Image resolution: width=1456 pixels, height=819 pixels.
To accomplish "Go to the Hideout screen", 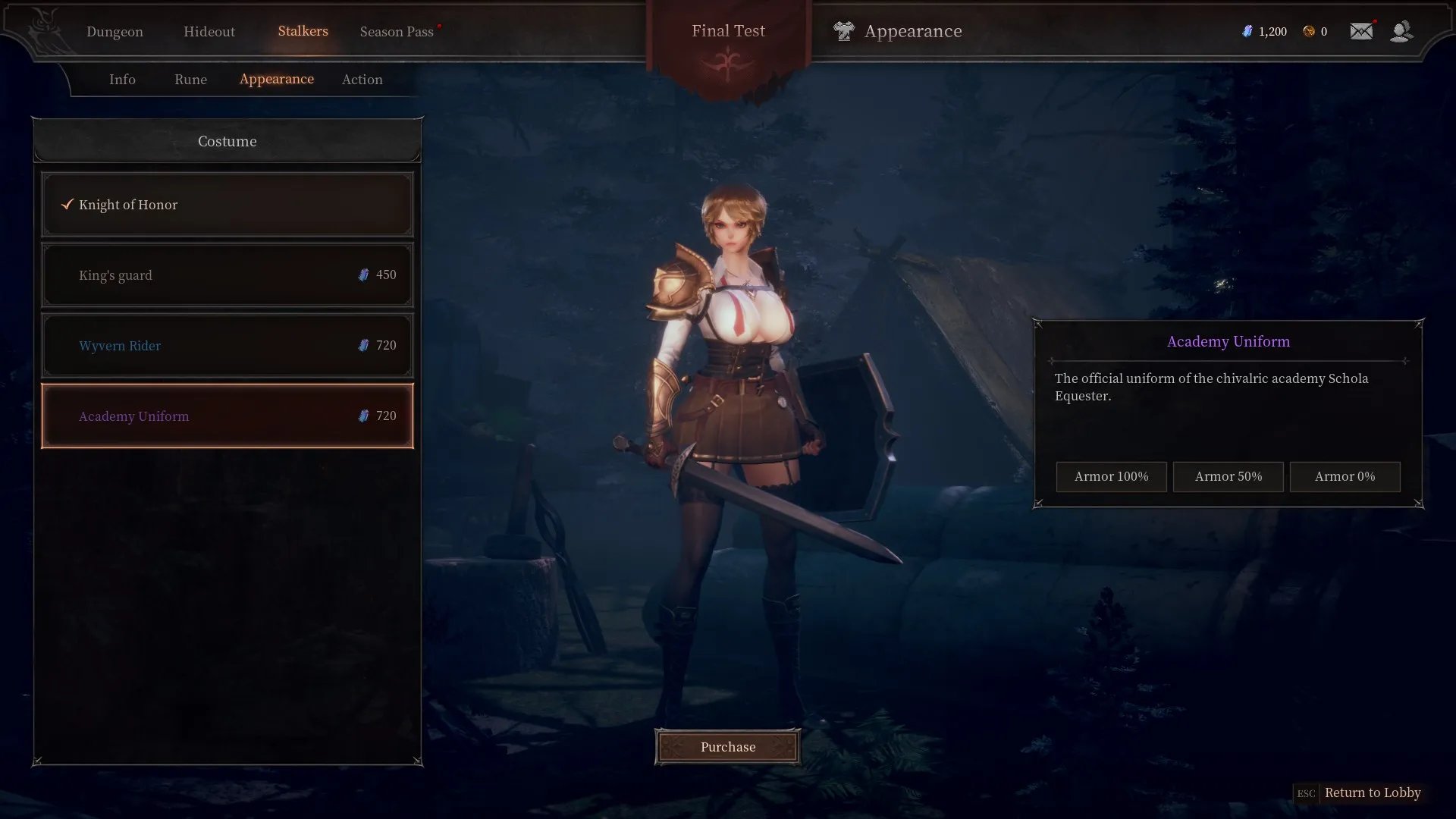I will click(x=209, y=32).
